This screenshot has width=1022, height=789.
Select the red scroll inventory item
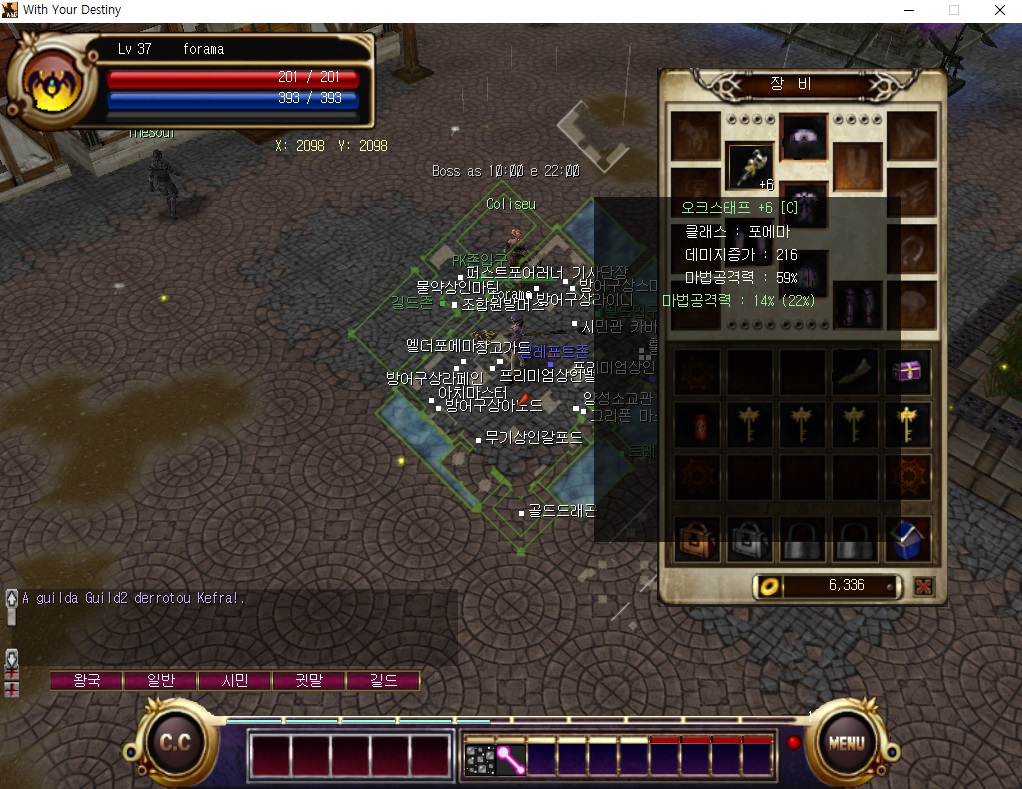pos(697,425)
